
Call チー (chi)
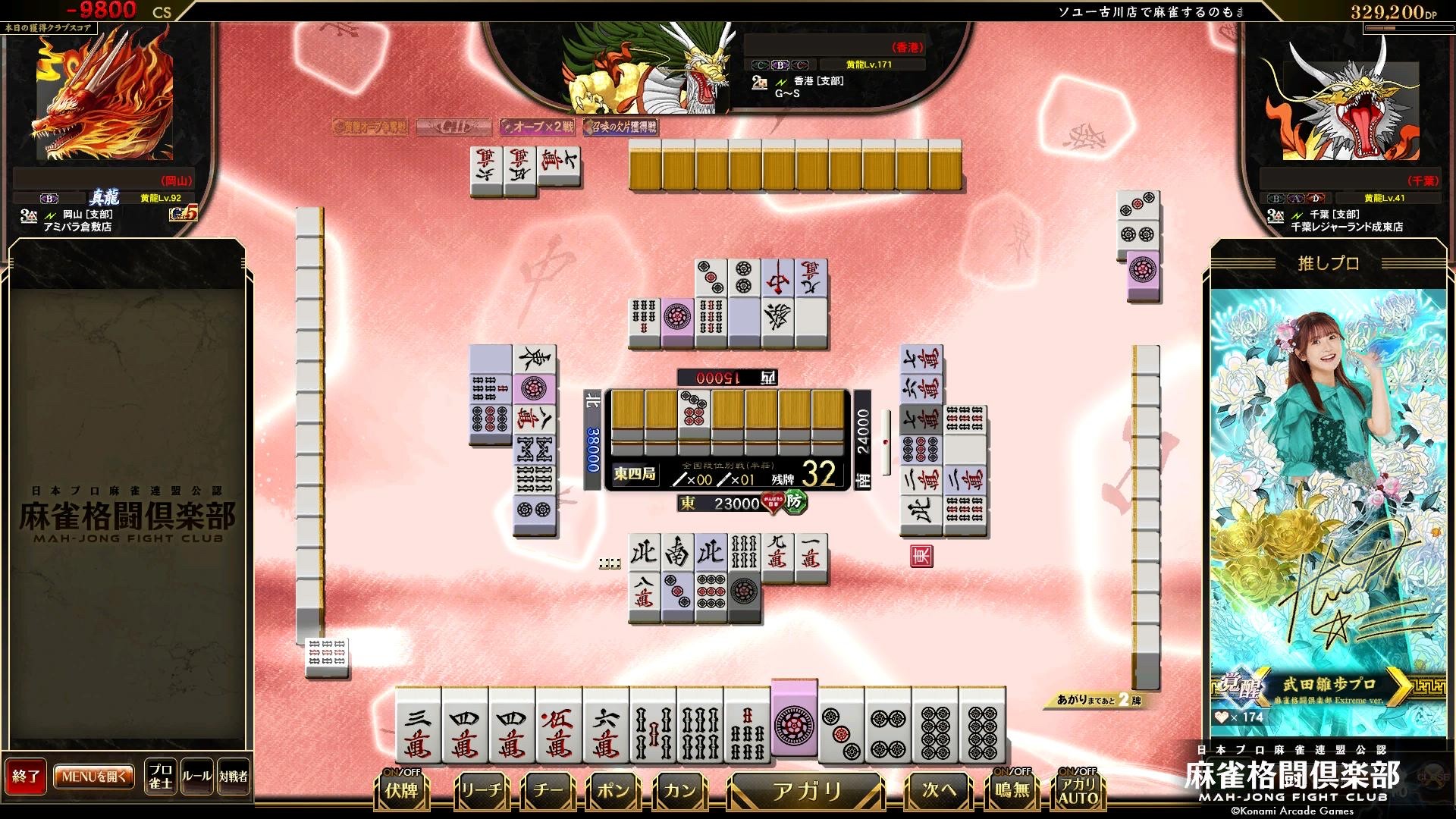[x=548, y=790]
